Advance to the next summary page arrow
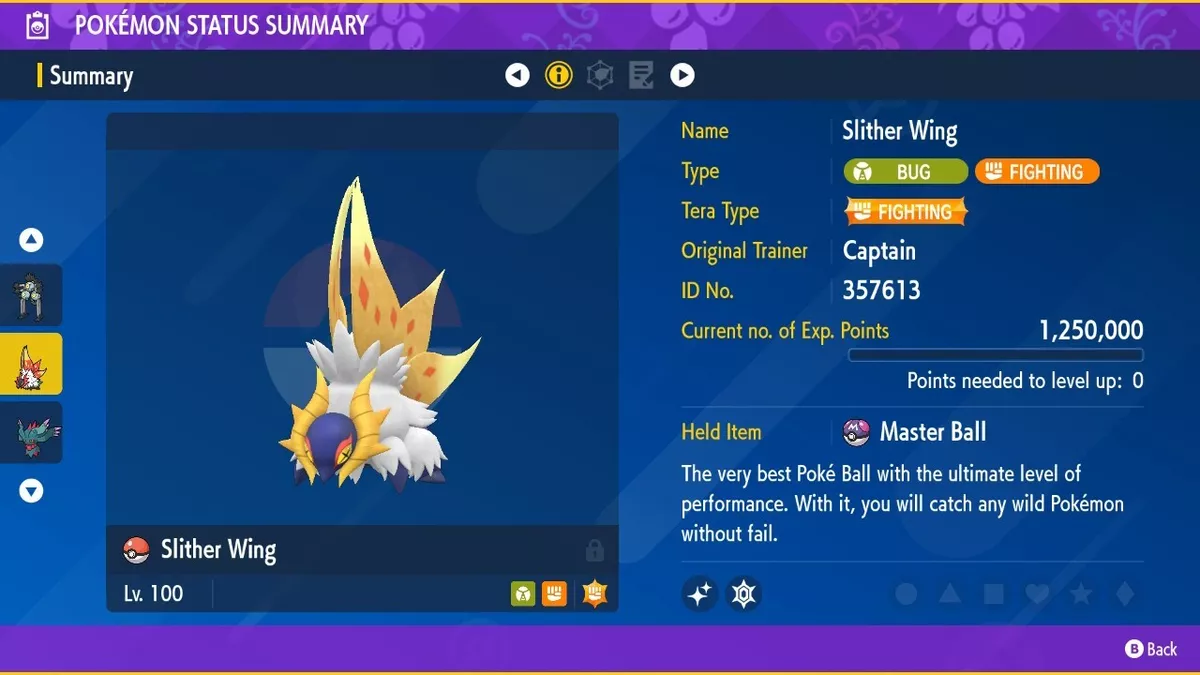Screen dimensions: 1200x675 pos(682,75)
